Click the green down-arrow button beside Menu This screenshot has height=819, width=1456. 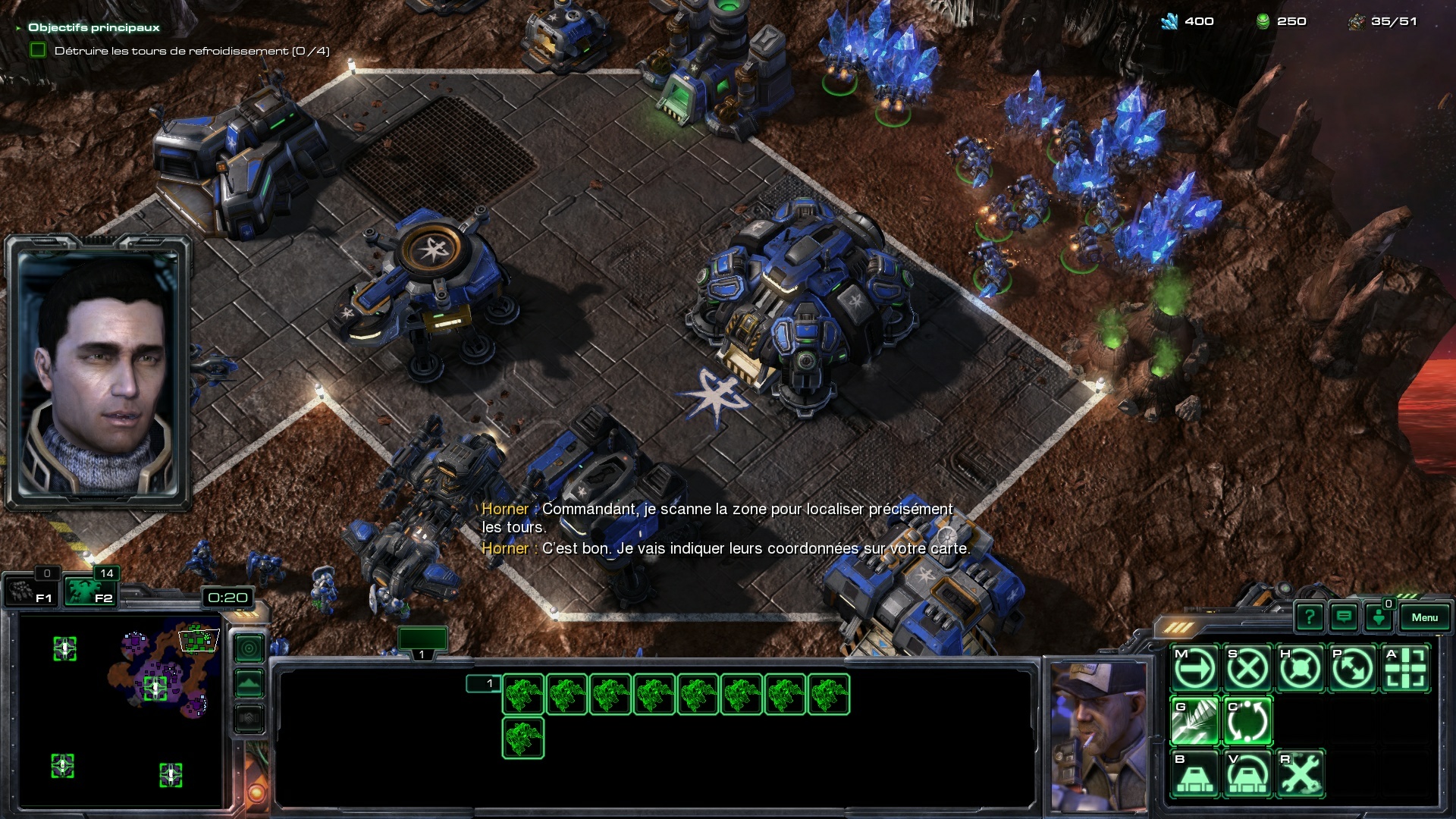coord(1379,618)
